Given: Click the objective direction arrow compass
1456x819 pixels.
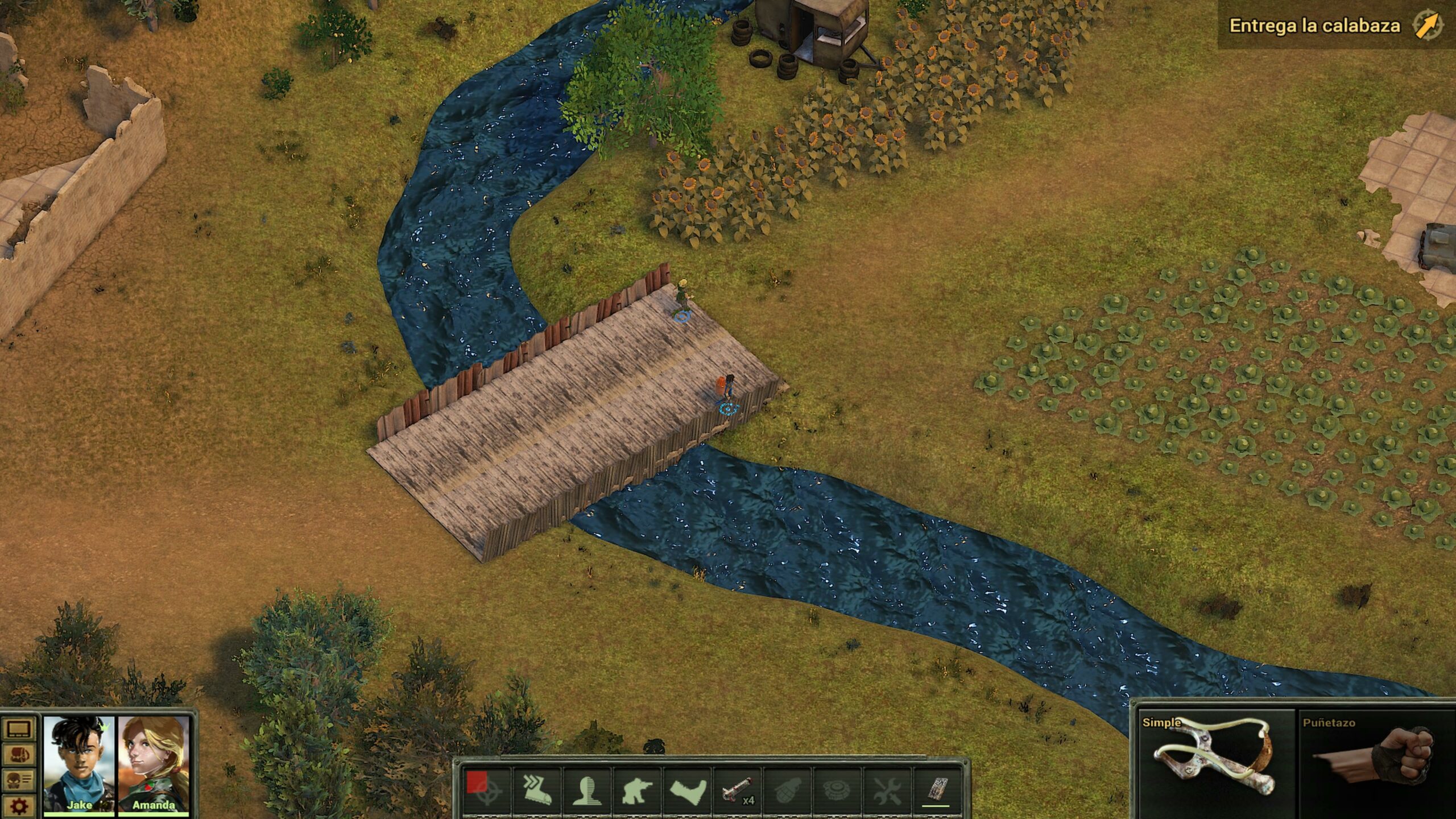Looking at the screenshot, I should tap(1428, 26).
